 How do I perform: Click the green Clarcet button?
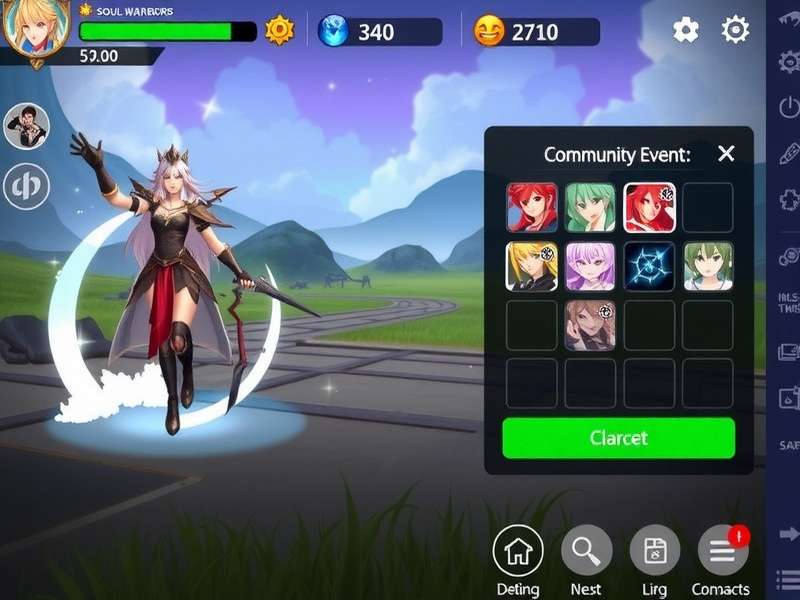pyautogui.click(x=618, y=438)
